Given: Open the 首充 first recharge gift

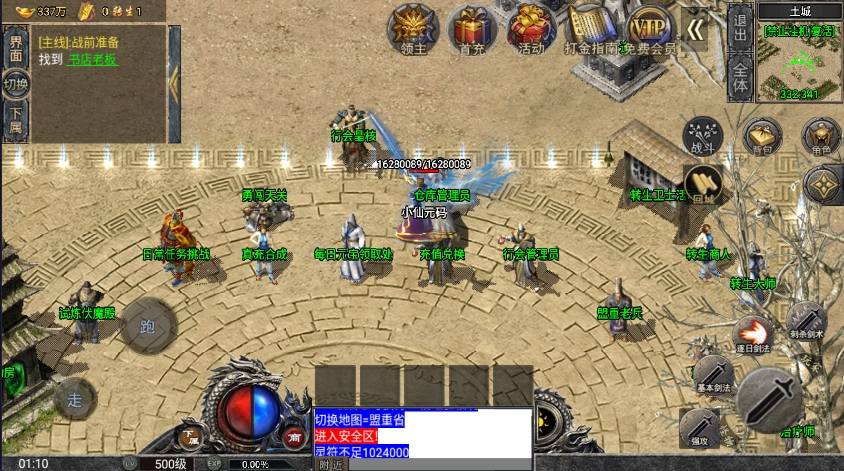Looking at the screenshot, I should coord(472,27).
